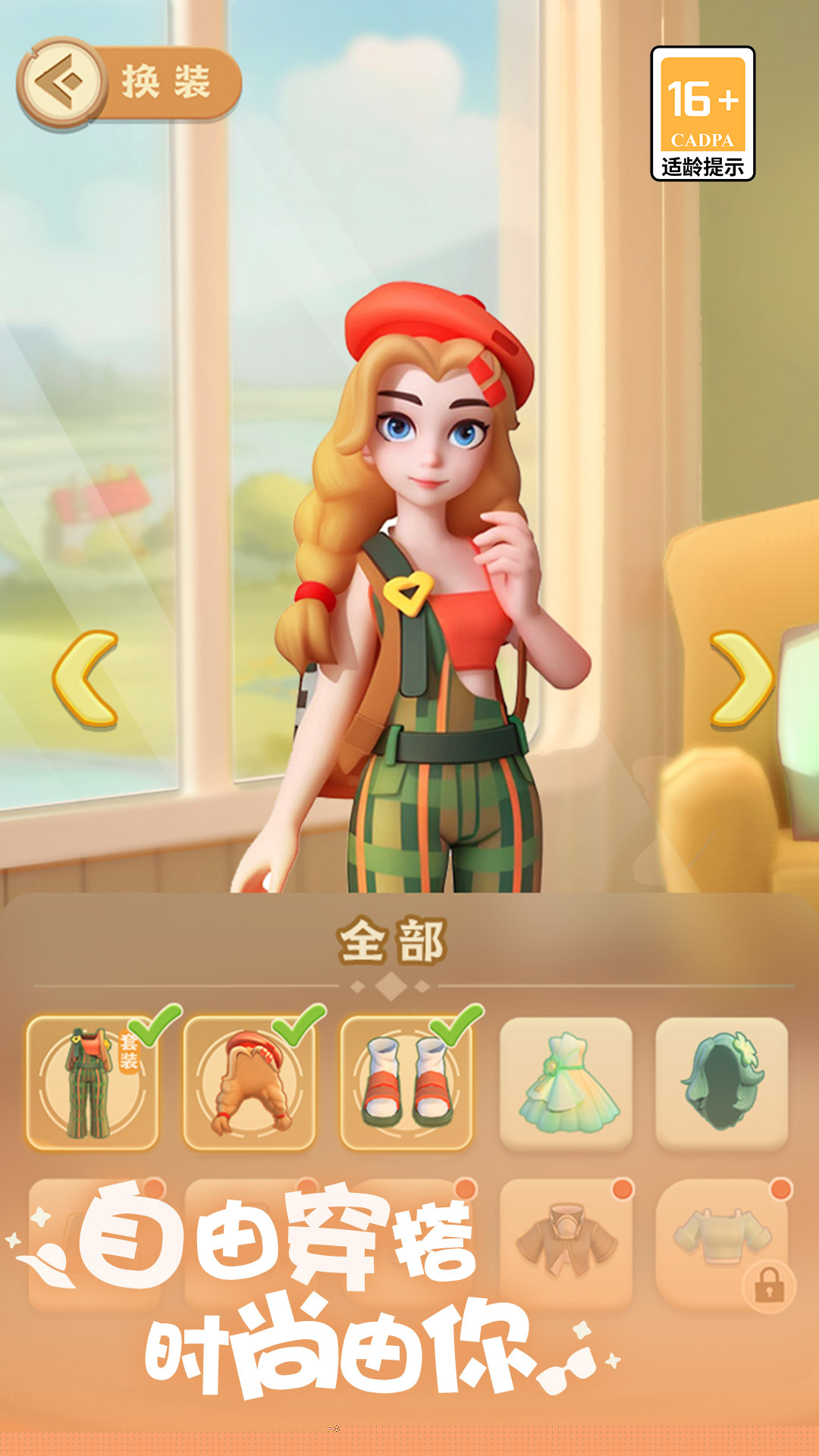Viewport: 819px width, 1456px height.
Task: Select the green plaid overalls outfit set
Action: (x=93, y=1082)
